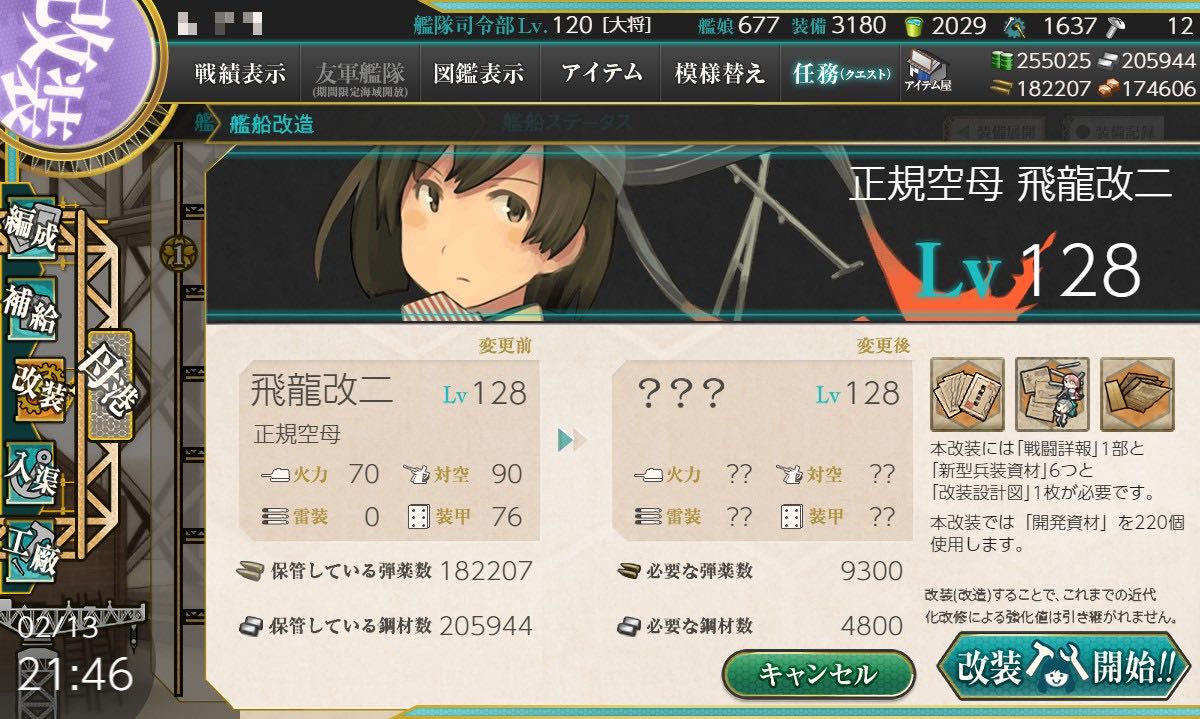Open 戦績表示 record display
The width and height of the screenshot is (1200, 719).
(x=240, y=74)
